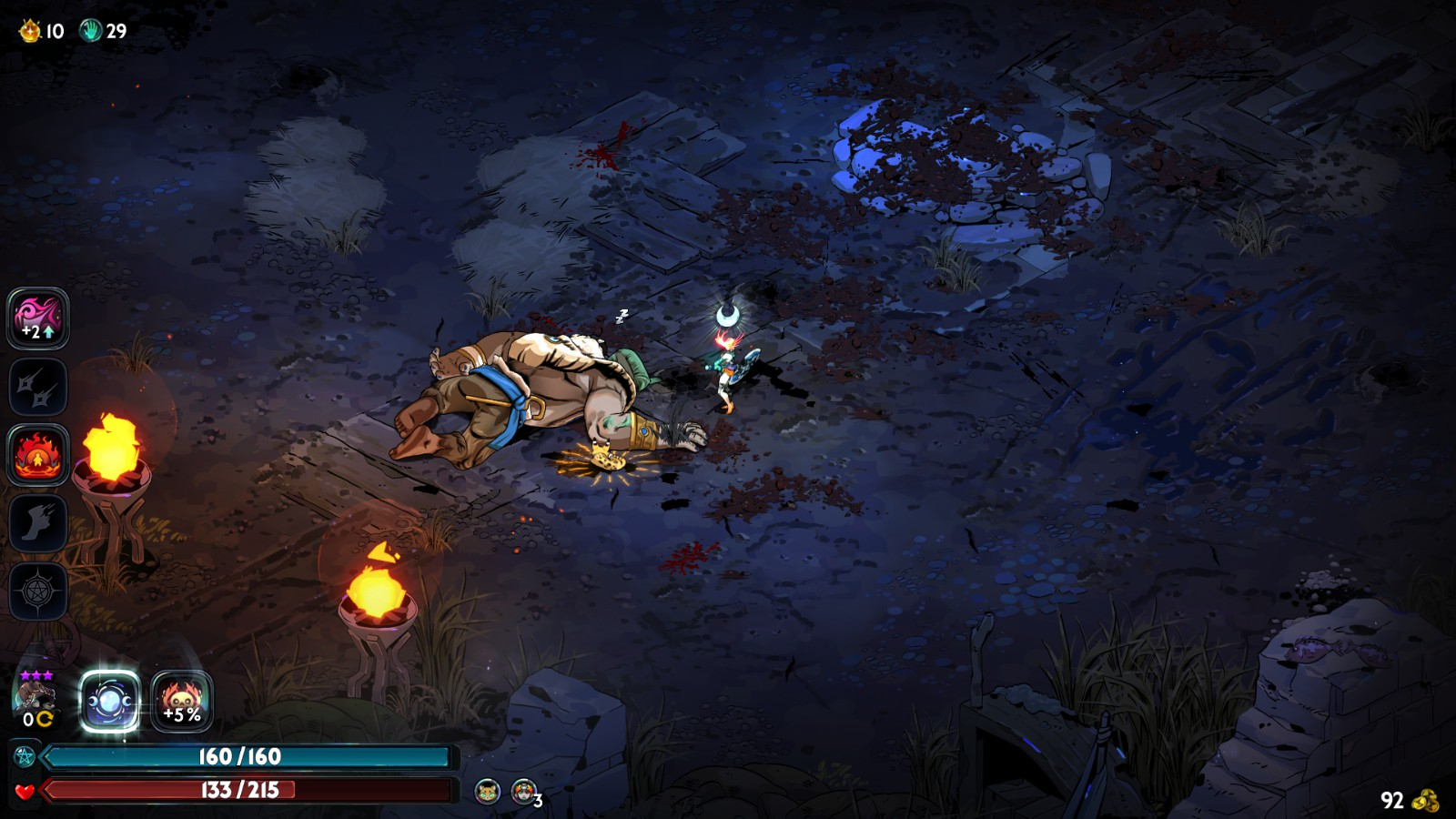1456x819 pixels.
Task: Inspect the fiery Cast boon icon
Action: [x=38, y=454]
